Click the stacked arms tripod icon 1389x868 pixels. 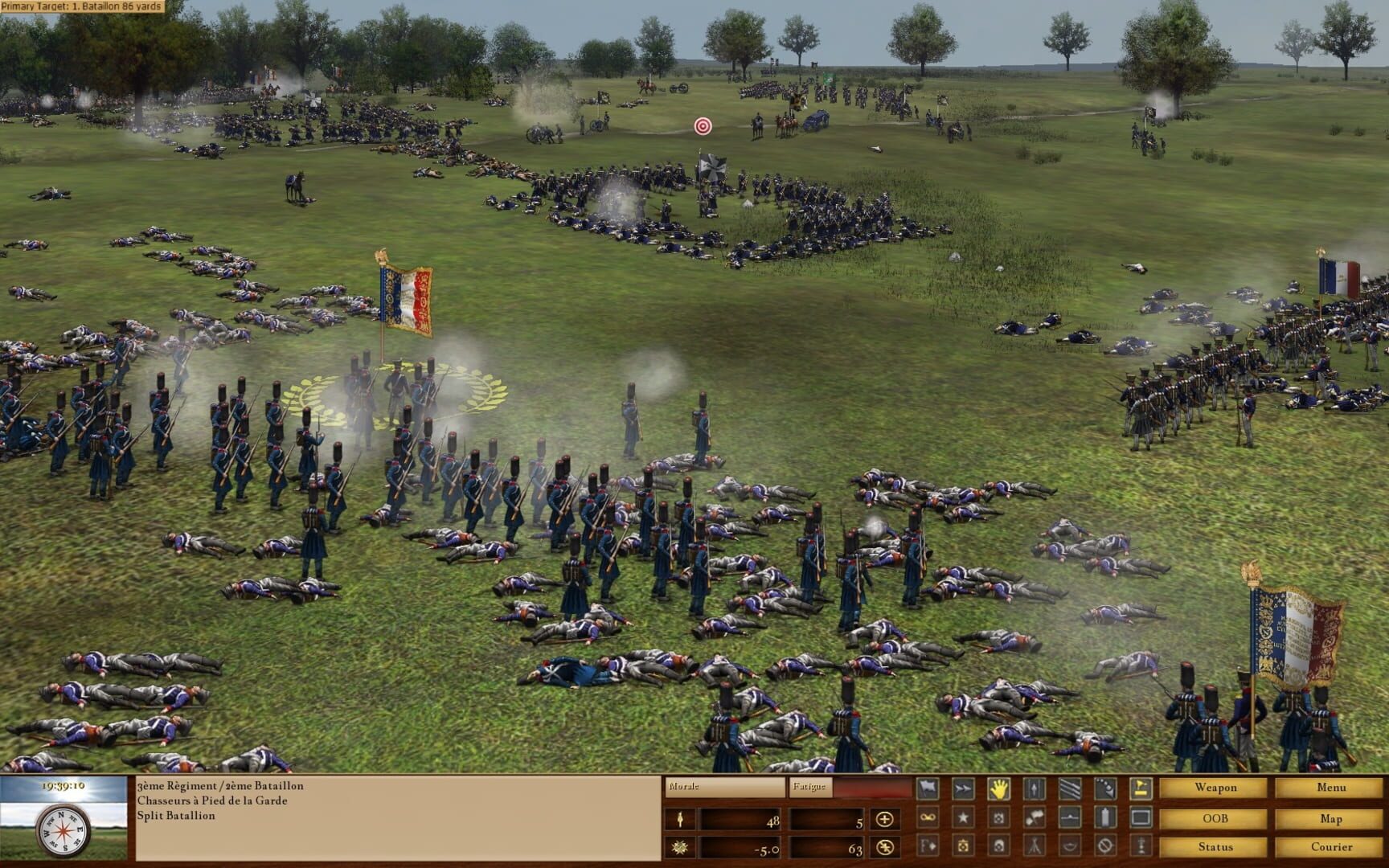point(1034,847)
